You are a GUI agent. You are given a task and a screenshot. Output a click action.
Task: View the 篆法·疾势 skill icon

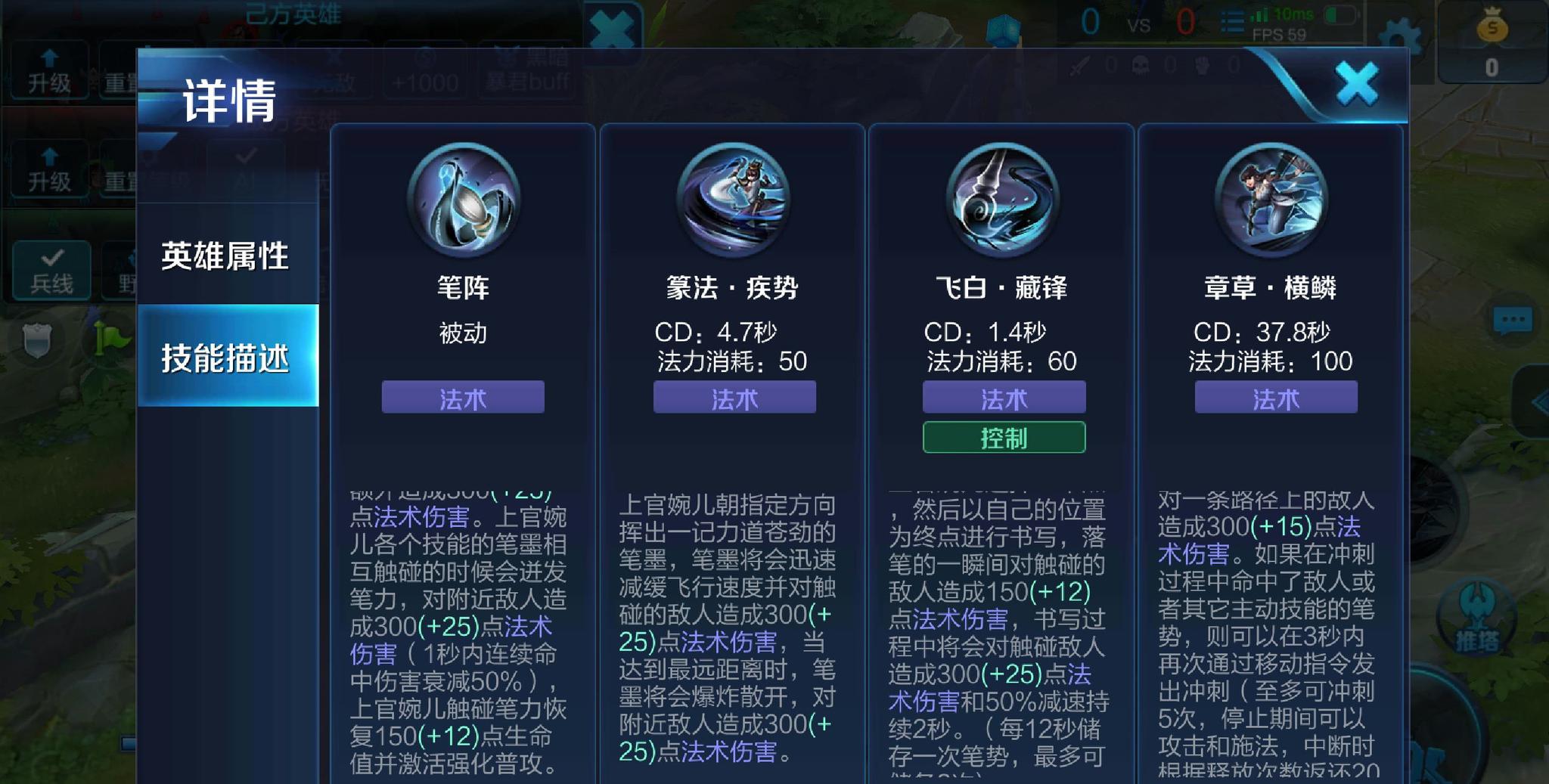coord(734,199)
